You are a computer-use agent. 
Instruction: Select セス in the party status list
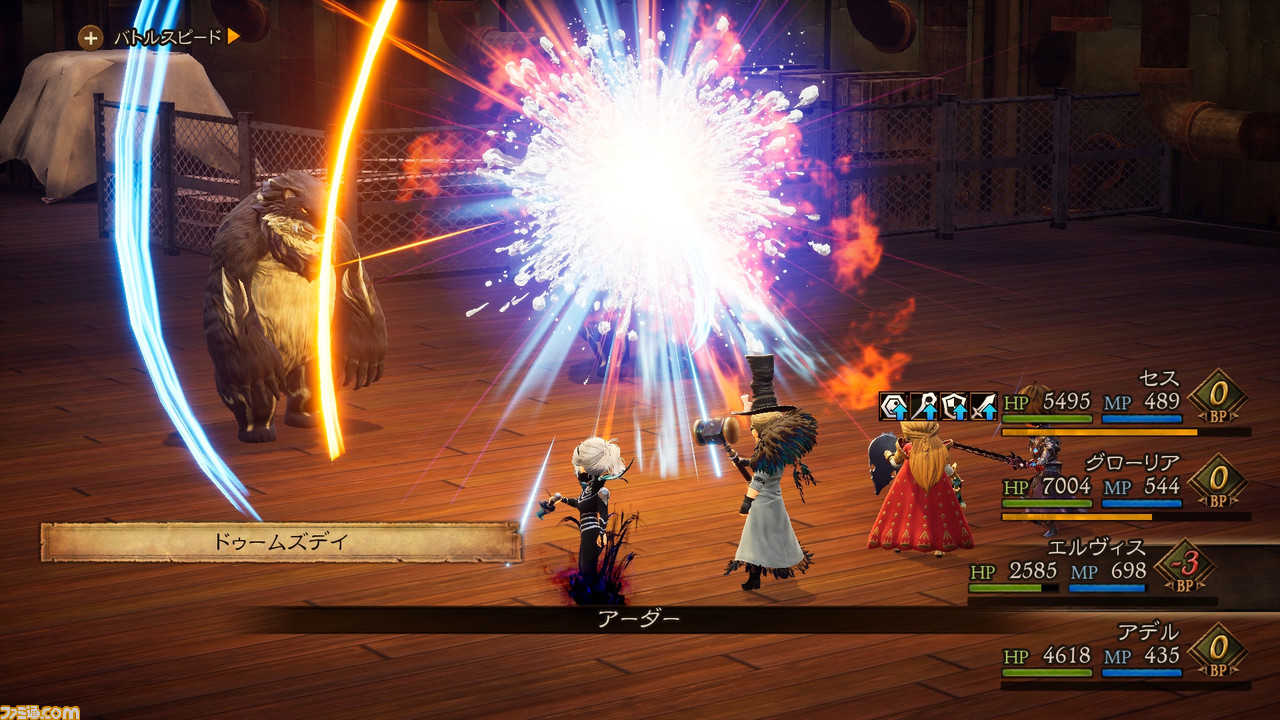[1159, 379]
